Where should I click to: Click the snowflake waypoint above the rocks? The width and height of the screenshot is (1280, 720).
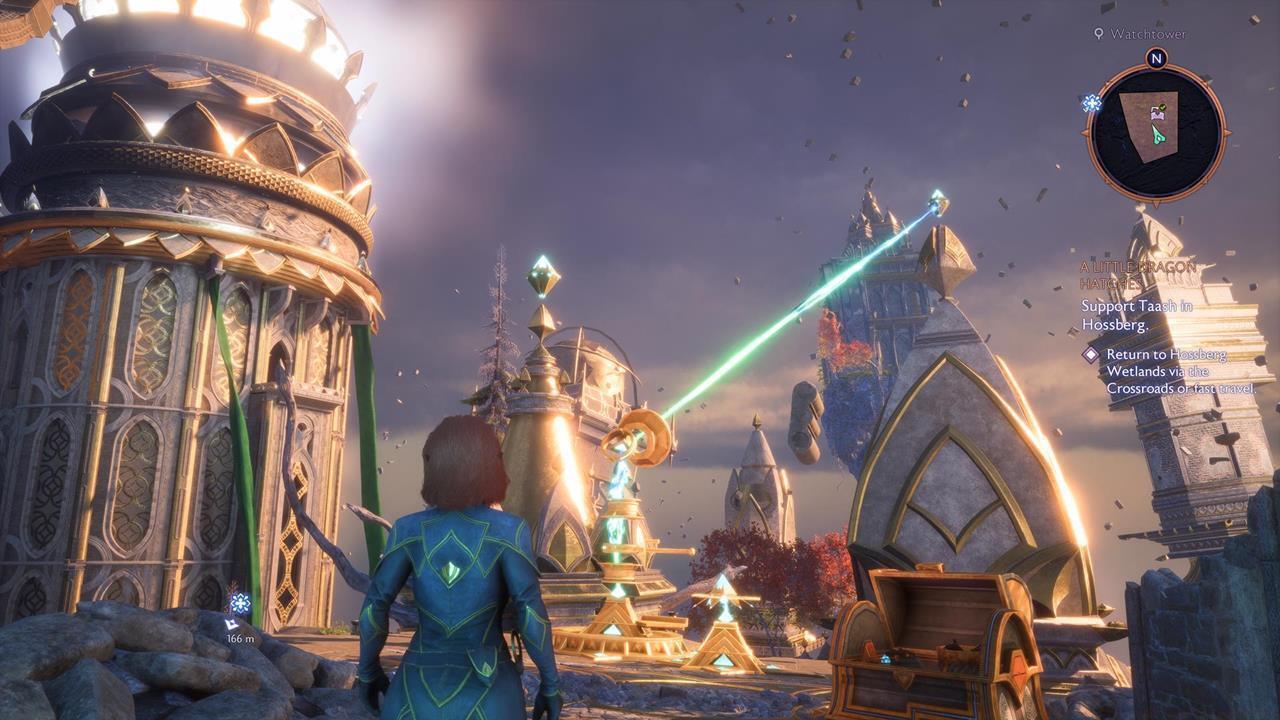tap(240, 602)
